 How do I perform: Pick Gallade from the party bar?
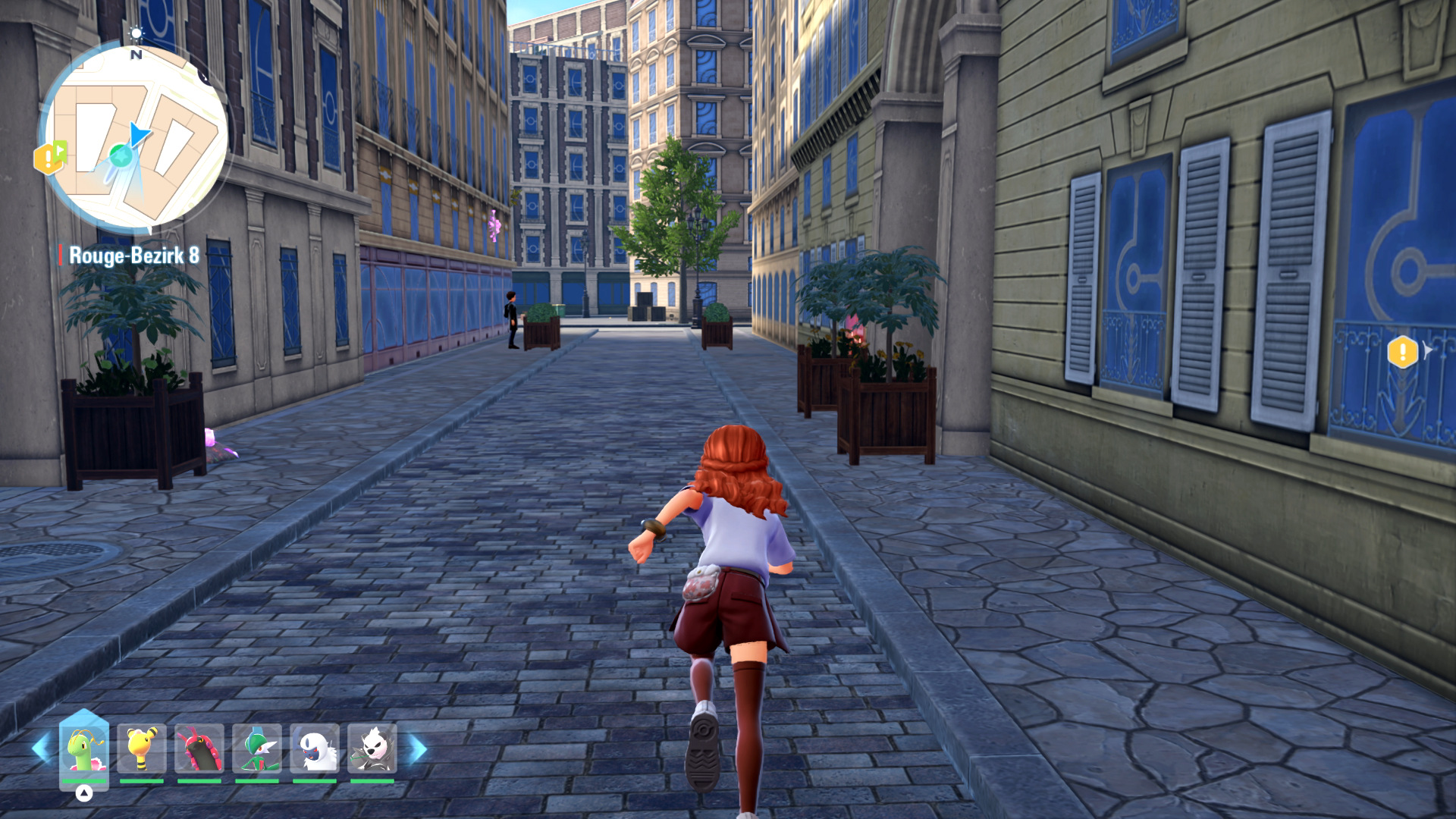[x=257, y=749]
